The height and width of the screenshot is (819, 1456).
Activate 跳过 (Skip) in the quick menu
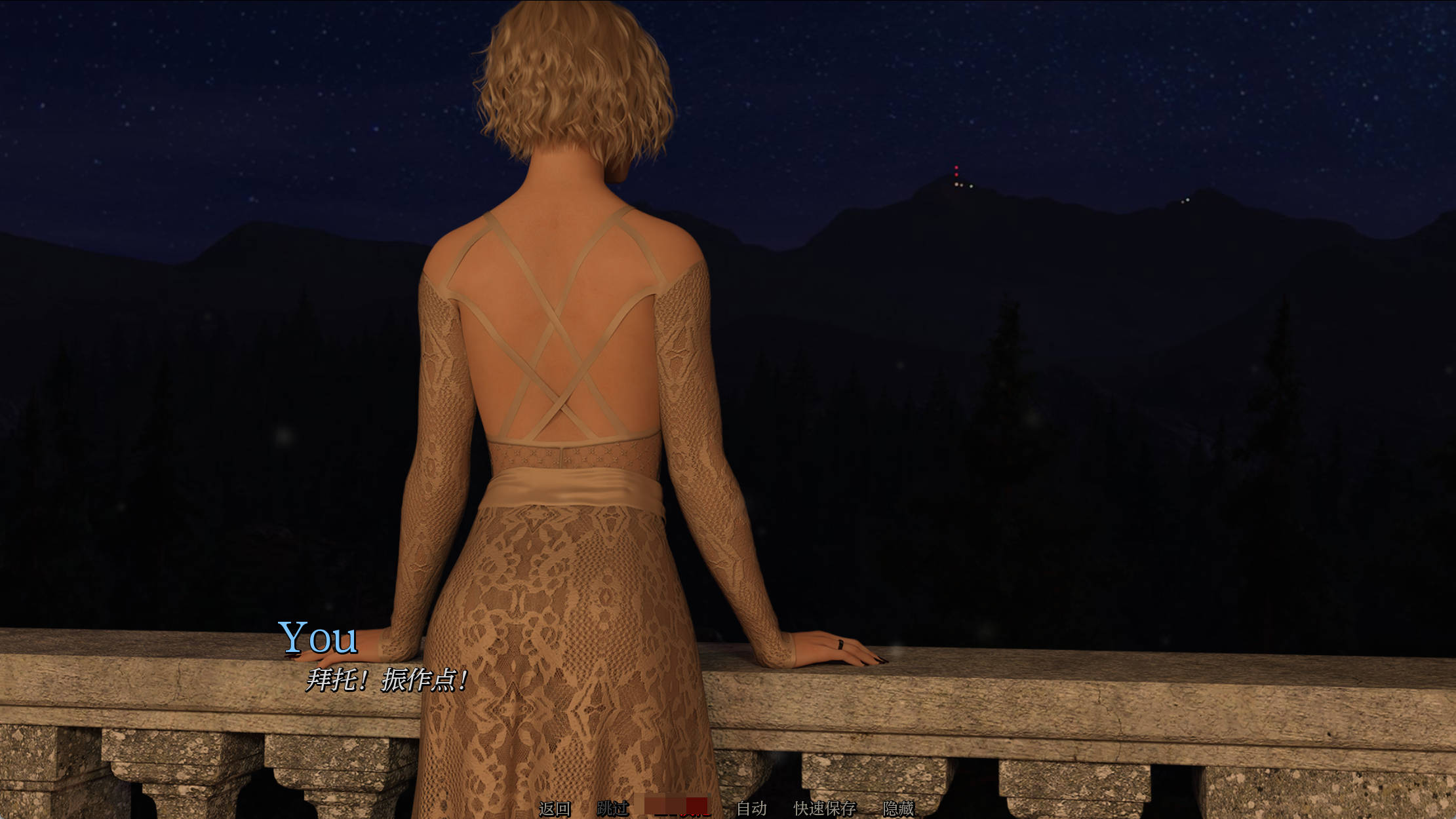[613, 809]
